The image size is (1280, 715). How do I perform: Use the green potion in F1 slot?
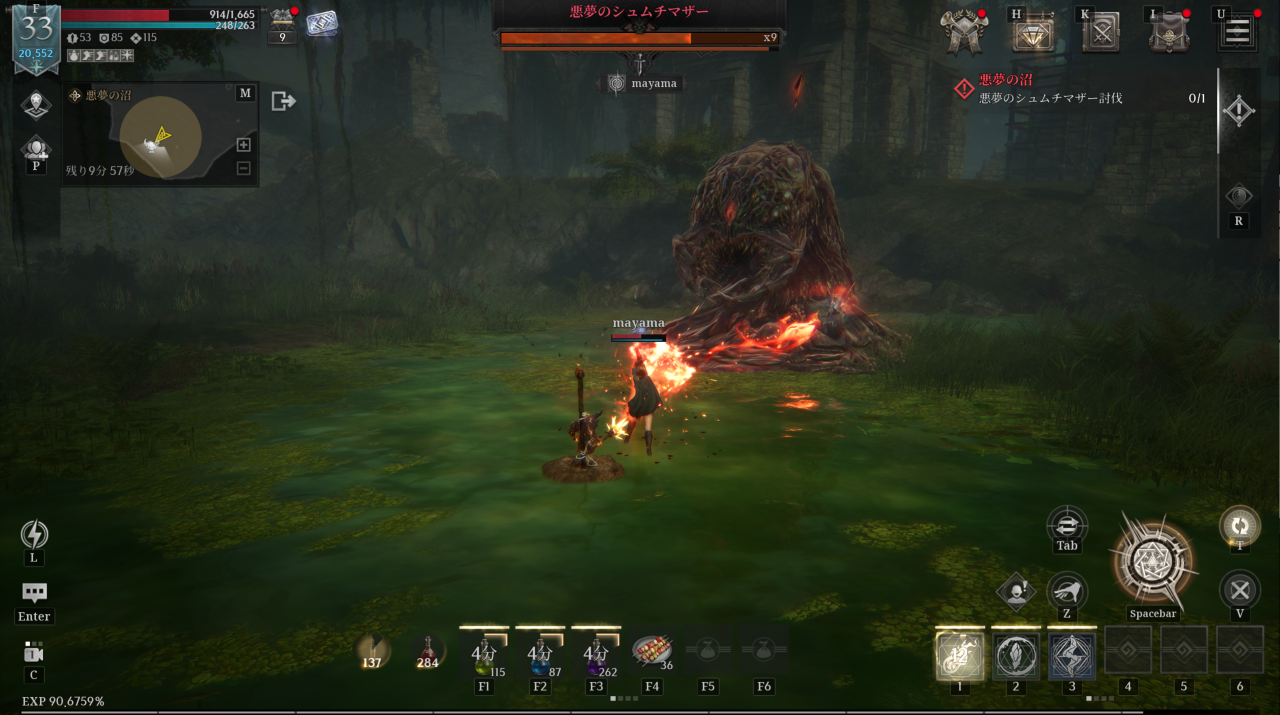pyautogui.click(x=484, y=655)
